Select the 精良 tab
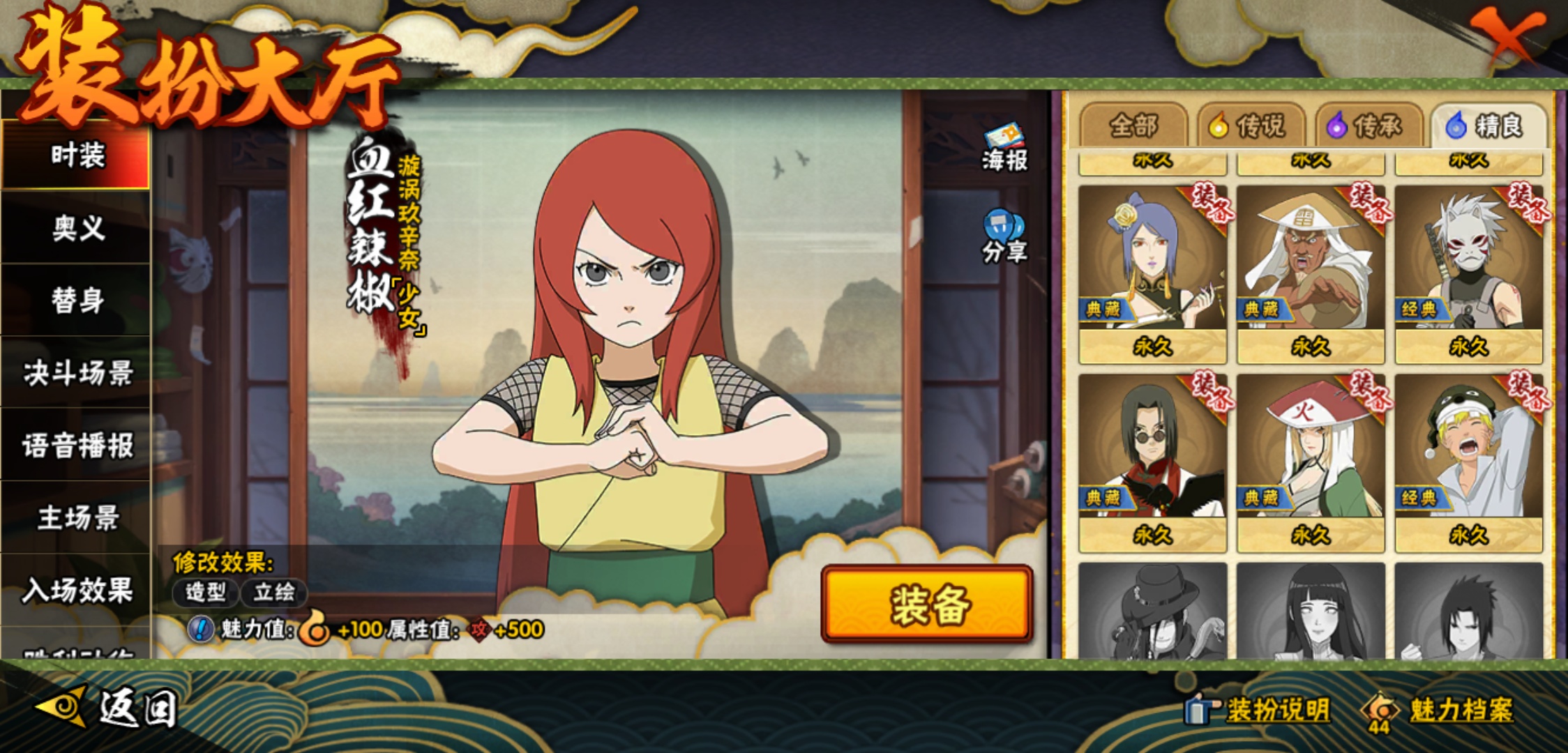Screen dimensions: 1568x753 pos(1488,126)
